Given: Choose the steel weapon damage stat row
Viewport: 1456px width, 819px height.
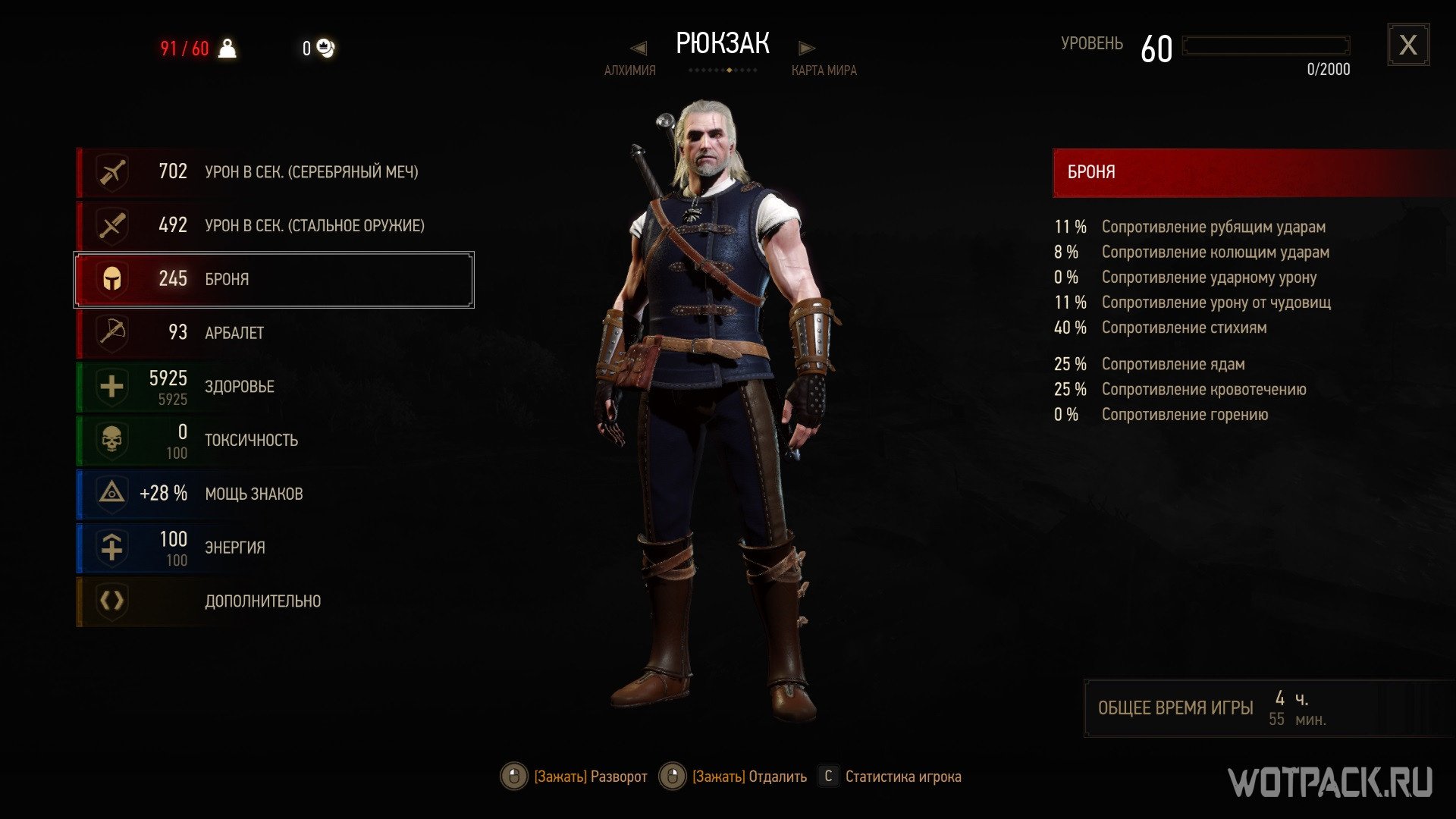Looking at the screenshot, I should (x=273, y=226).
